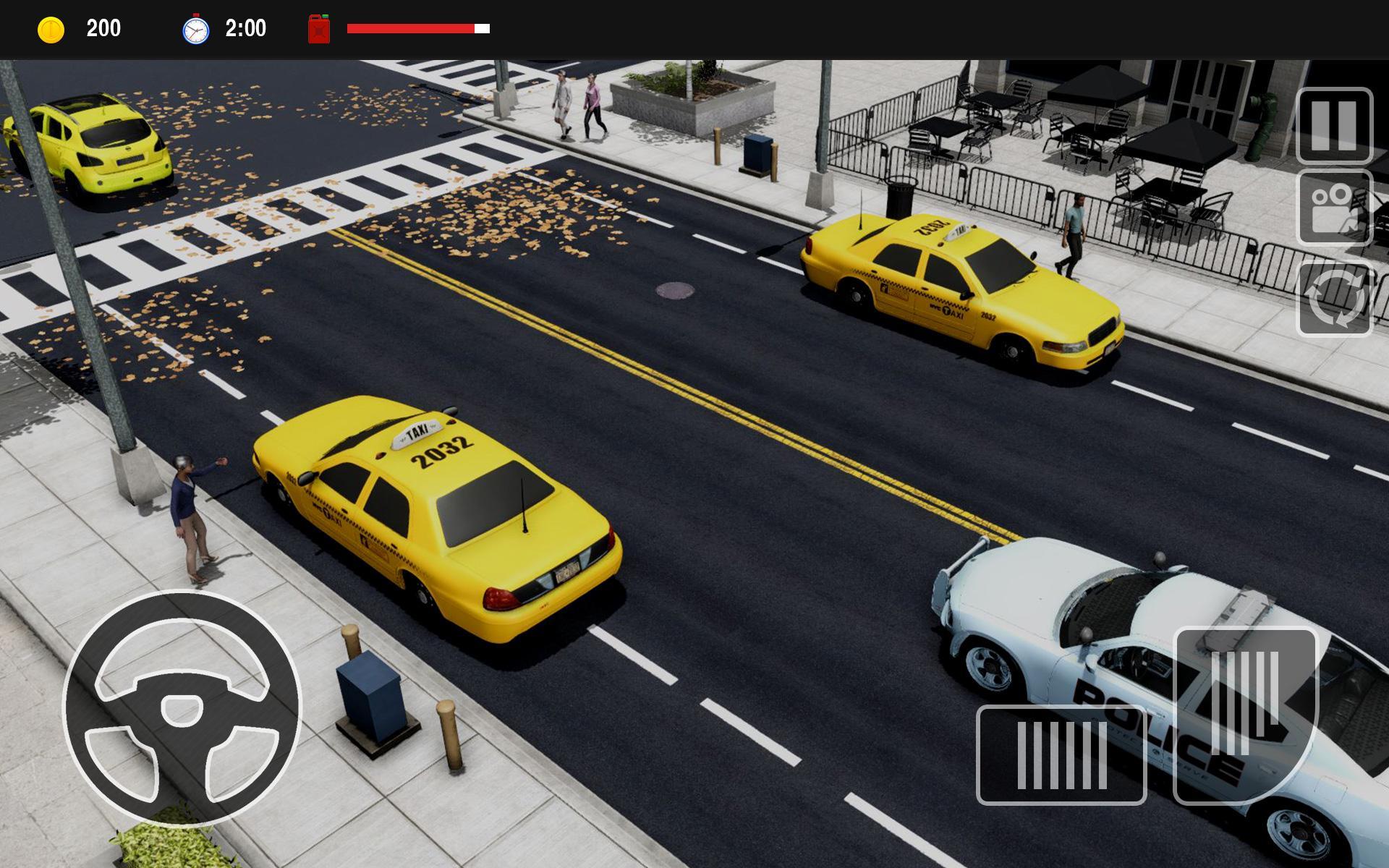The height and width of the screenshot is (868, 1389).
Task: Hit the brake pedal
Action: pos(1061,754)
